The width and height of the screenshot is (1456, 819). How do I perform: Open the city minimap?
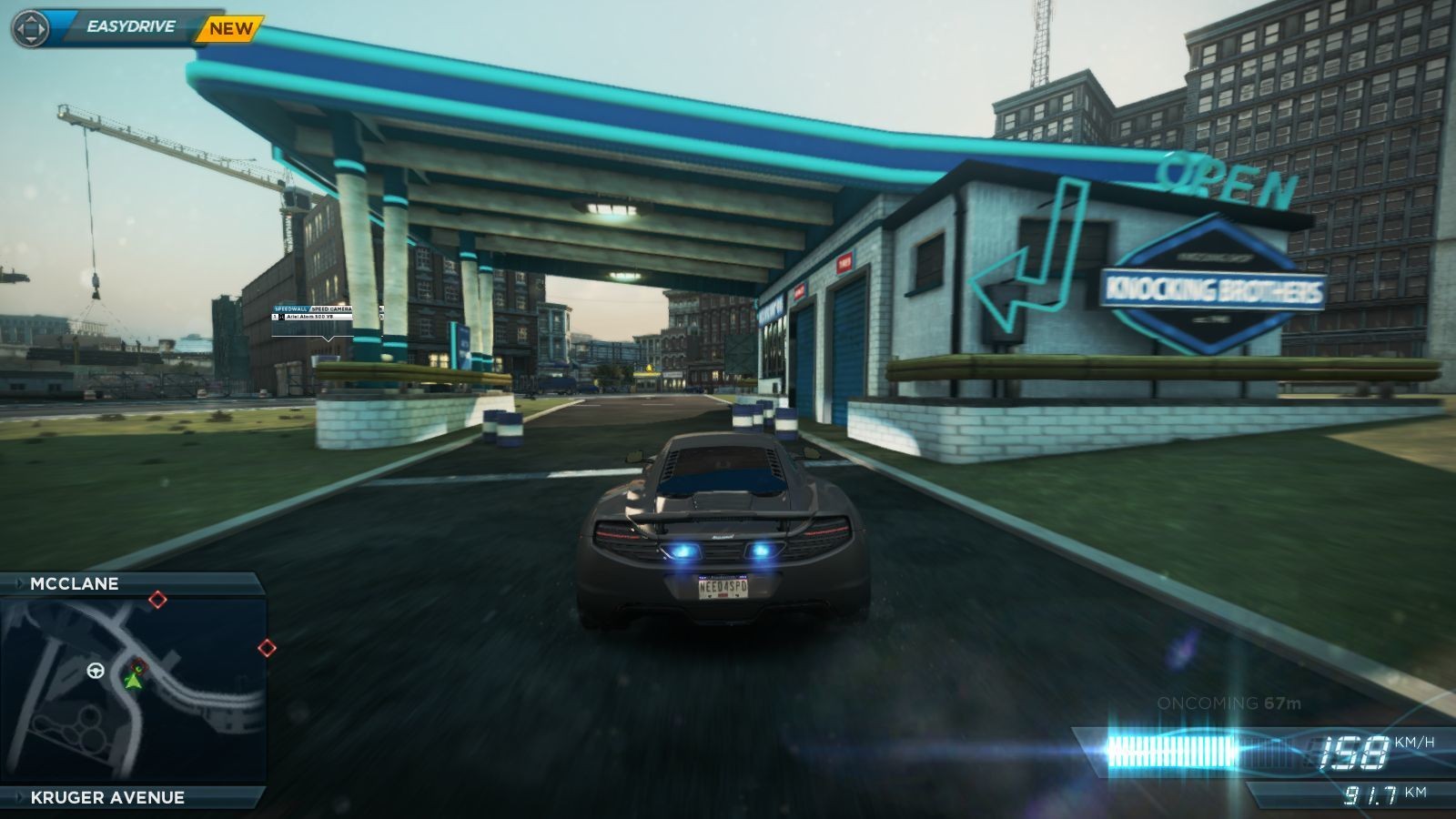[133, 690]
